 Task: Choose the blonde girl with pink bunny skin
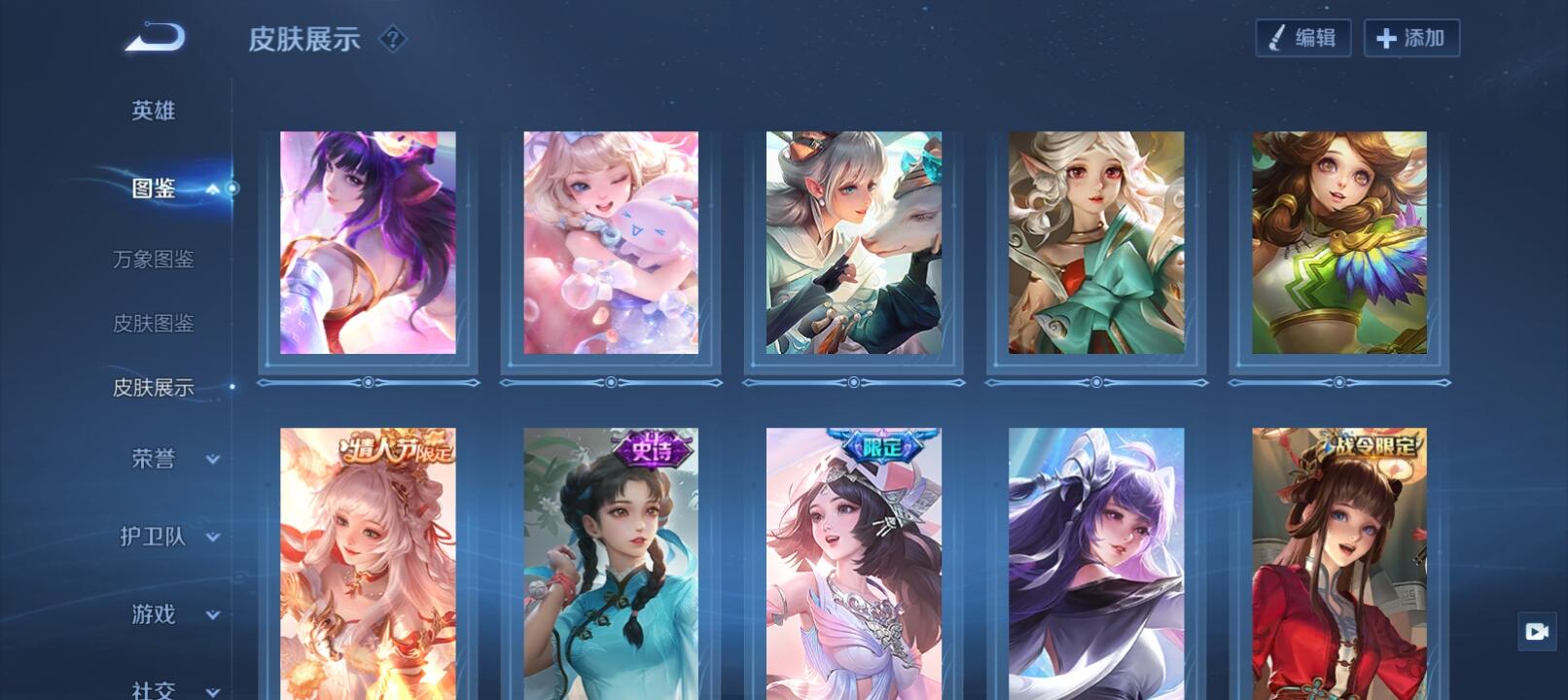611,243
